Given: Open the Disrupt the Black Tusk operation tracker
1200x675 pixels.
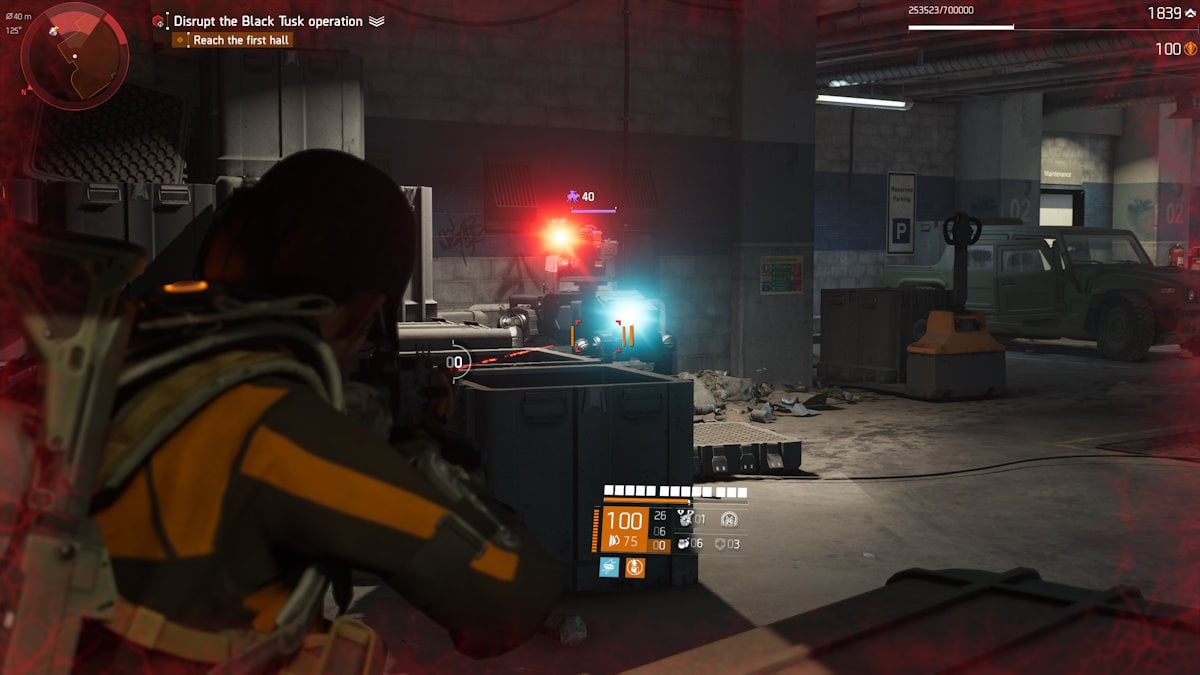Looking at the screenshot, I should 267,21.
